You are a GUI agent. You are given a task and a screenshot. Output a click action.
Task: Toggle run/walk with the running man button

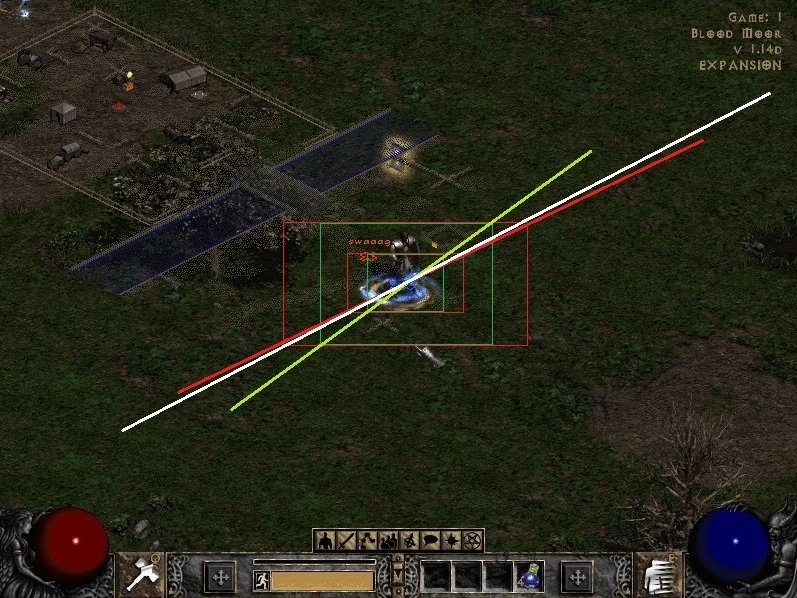[261, 580]
